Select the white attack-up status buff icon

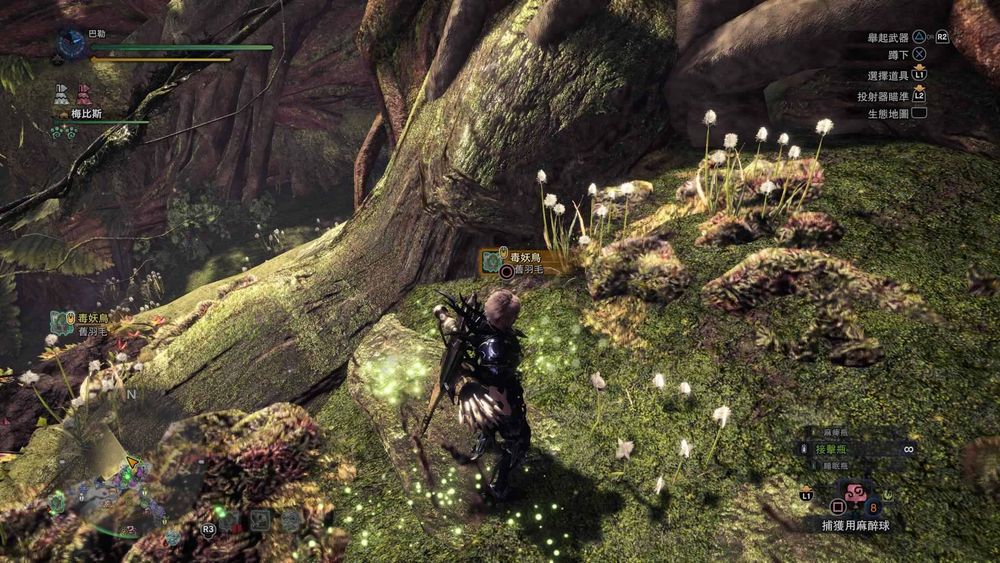pyautogui.click(x=62, y=94)
